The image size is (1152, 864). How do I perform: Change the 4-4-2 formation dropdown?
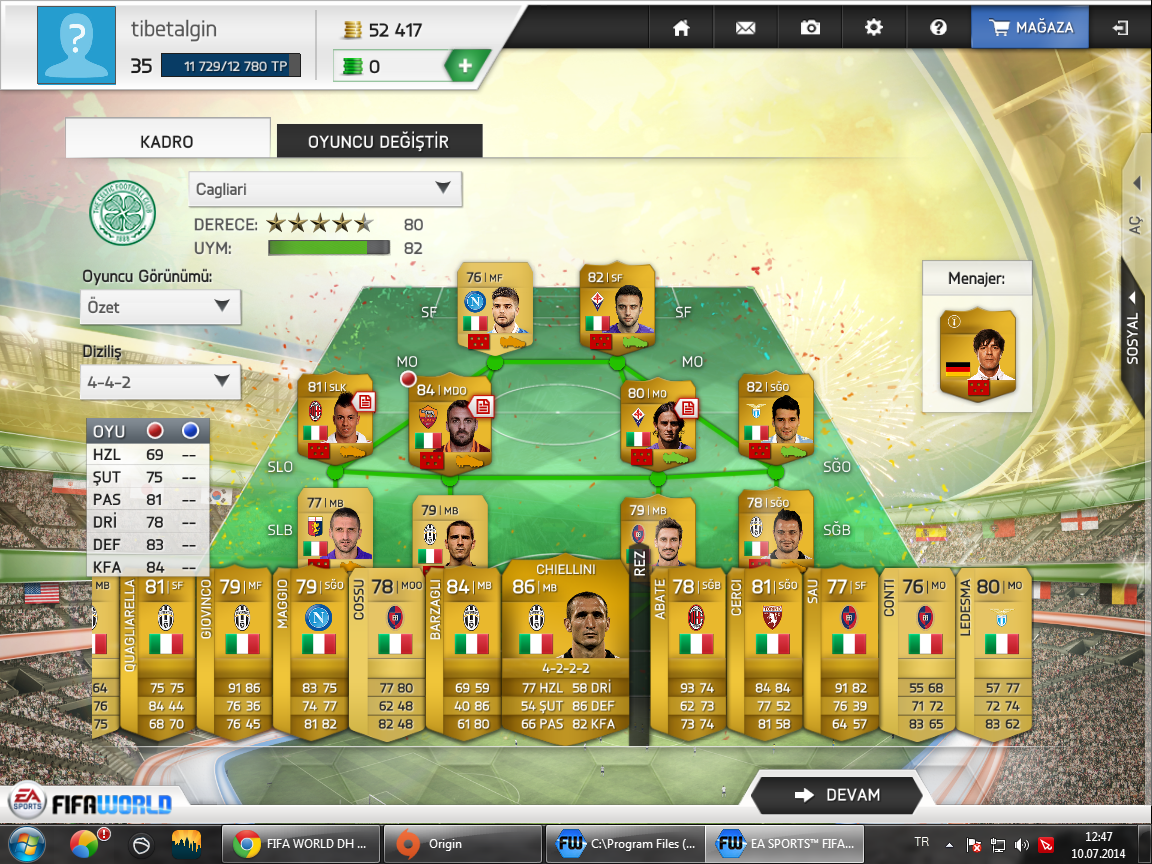160,381
